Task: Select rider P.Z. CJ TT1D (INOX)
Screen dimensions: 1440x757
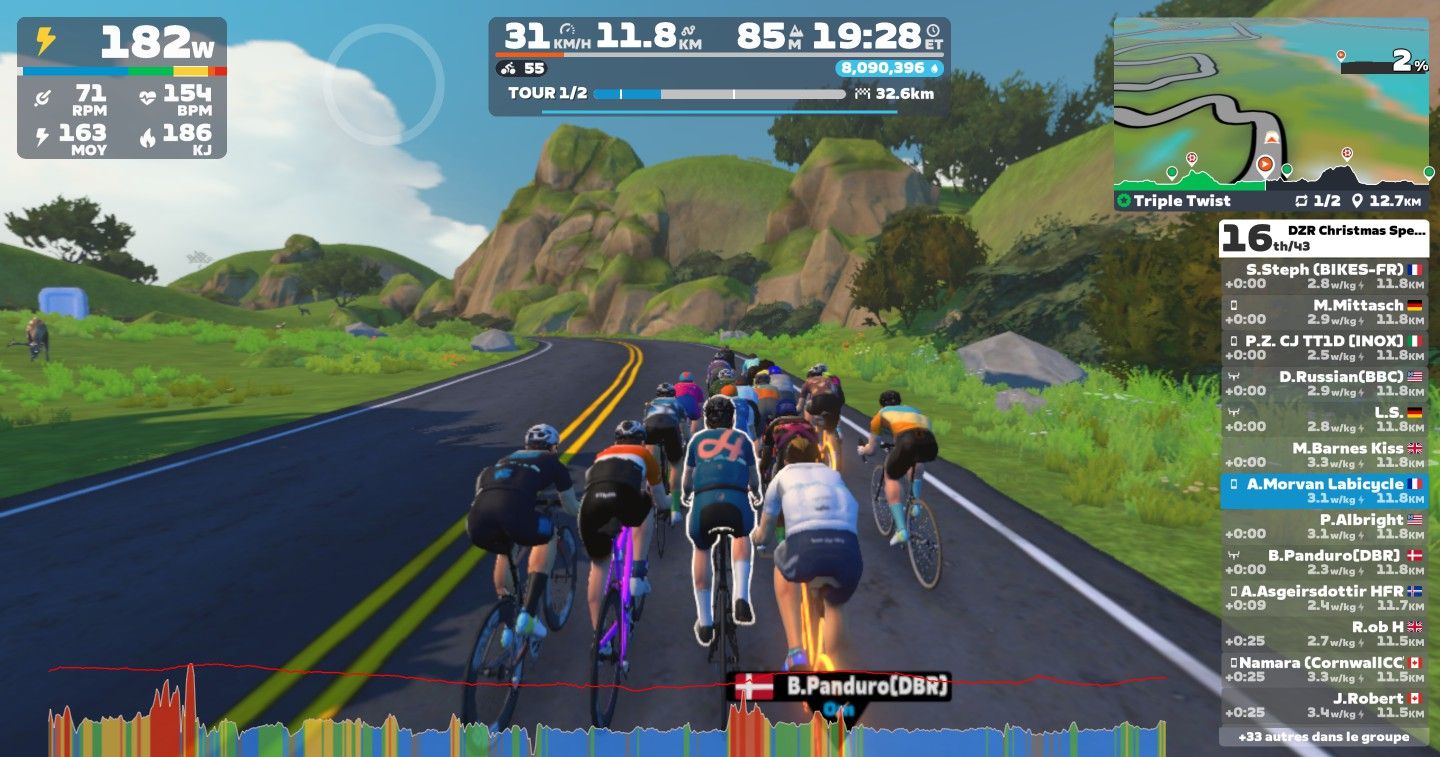Action: 1324,348
